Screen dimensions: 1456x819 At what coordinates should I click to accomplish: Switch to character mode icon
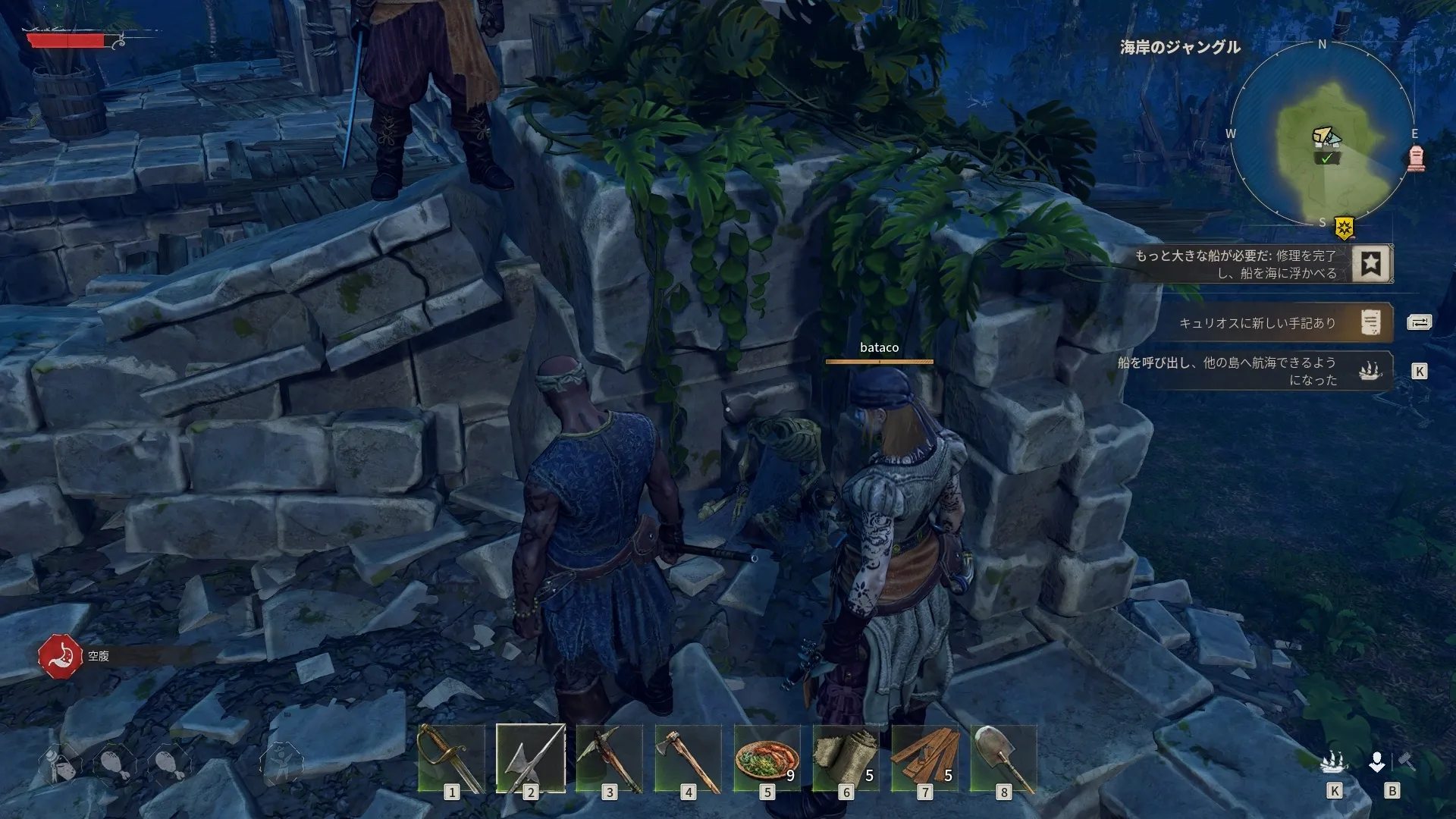[x=1377, y=761]
